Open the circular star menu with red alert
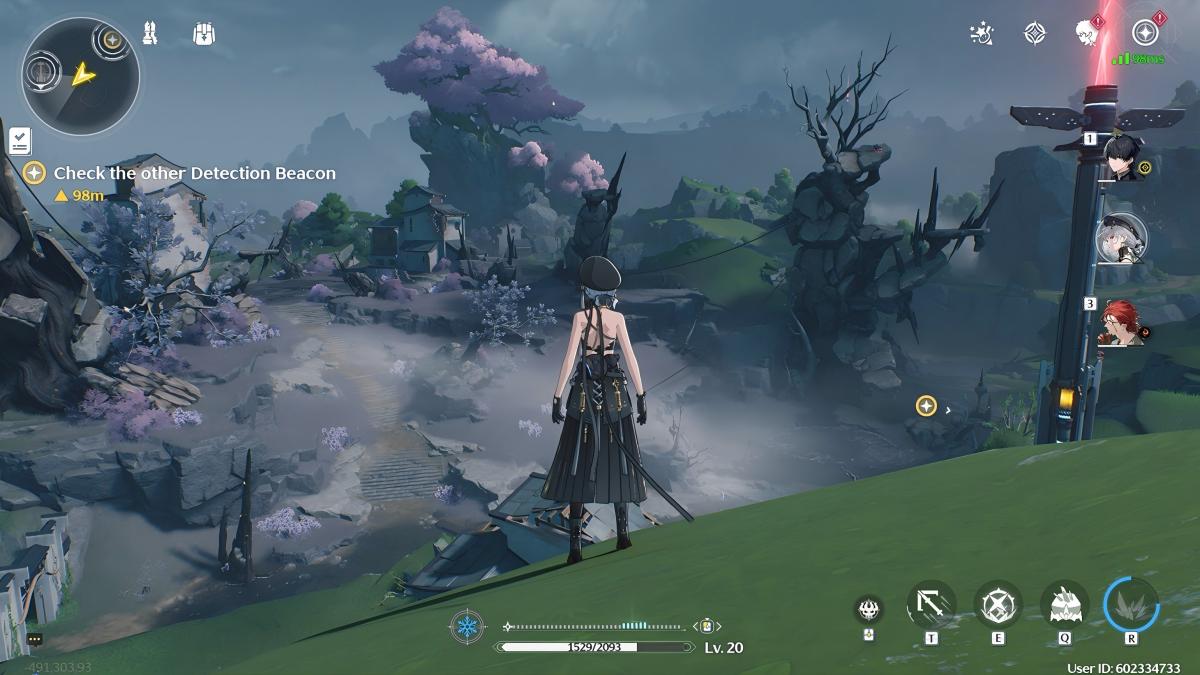1200x675 pixels. click(x=1144, y=33)
